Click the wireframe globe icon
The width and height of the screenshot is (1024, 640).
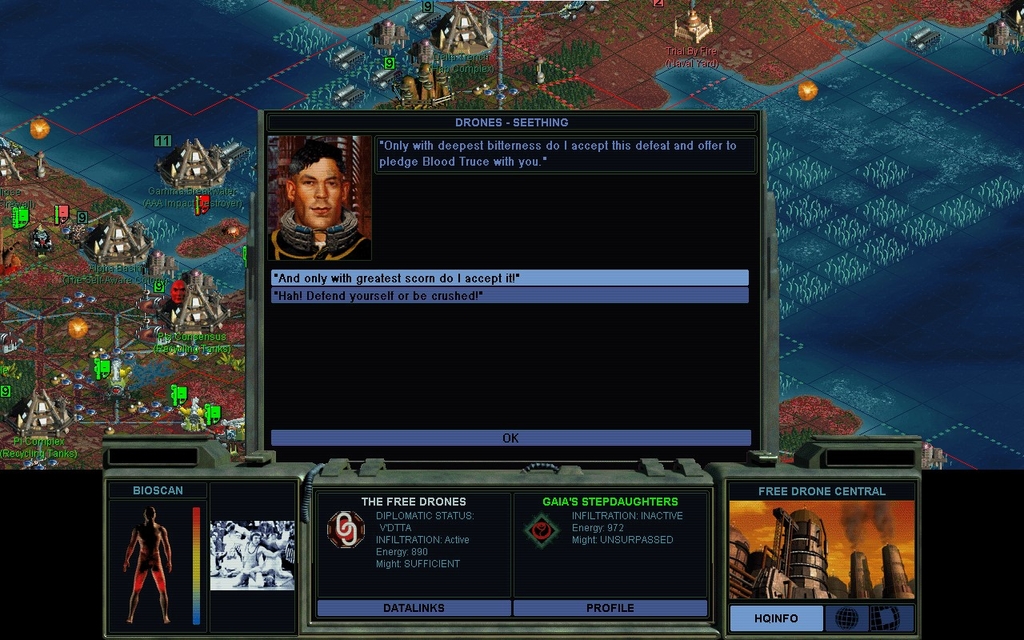pyautogui.click(x=846, y=618)
